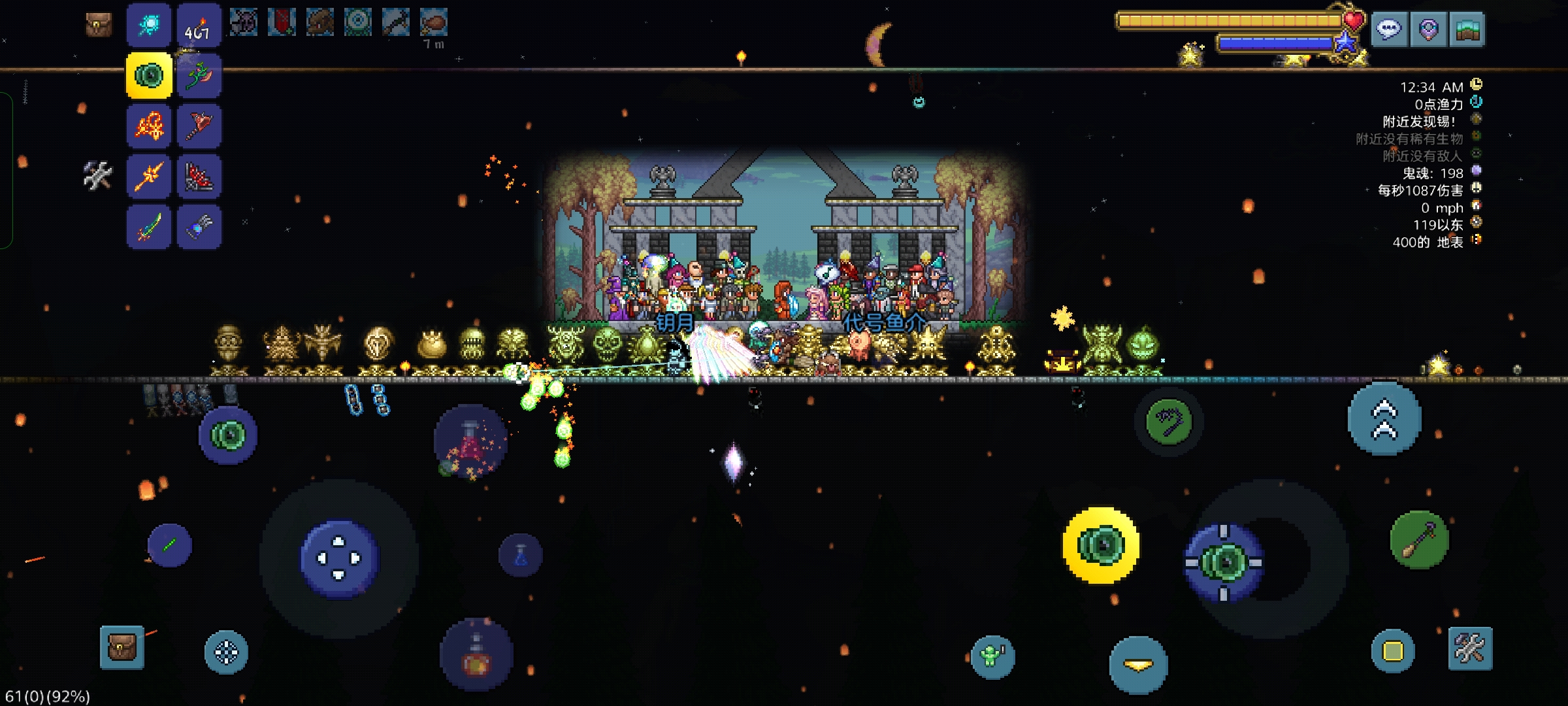The height and width of the screenshot is (706, 1568).
Task: Tap the green figure button
Action: pos(992,656)
